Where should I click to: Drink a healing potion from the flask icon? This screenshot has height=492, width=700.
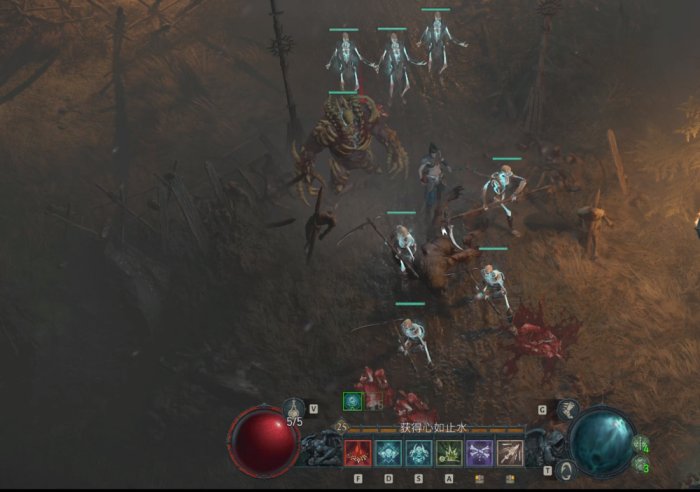point(294,408)
